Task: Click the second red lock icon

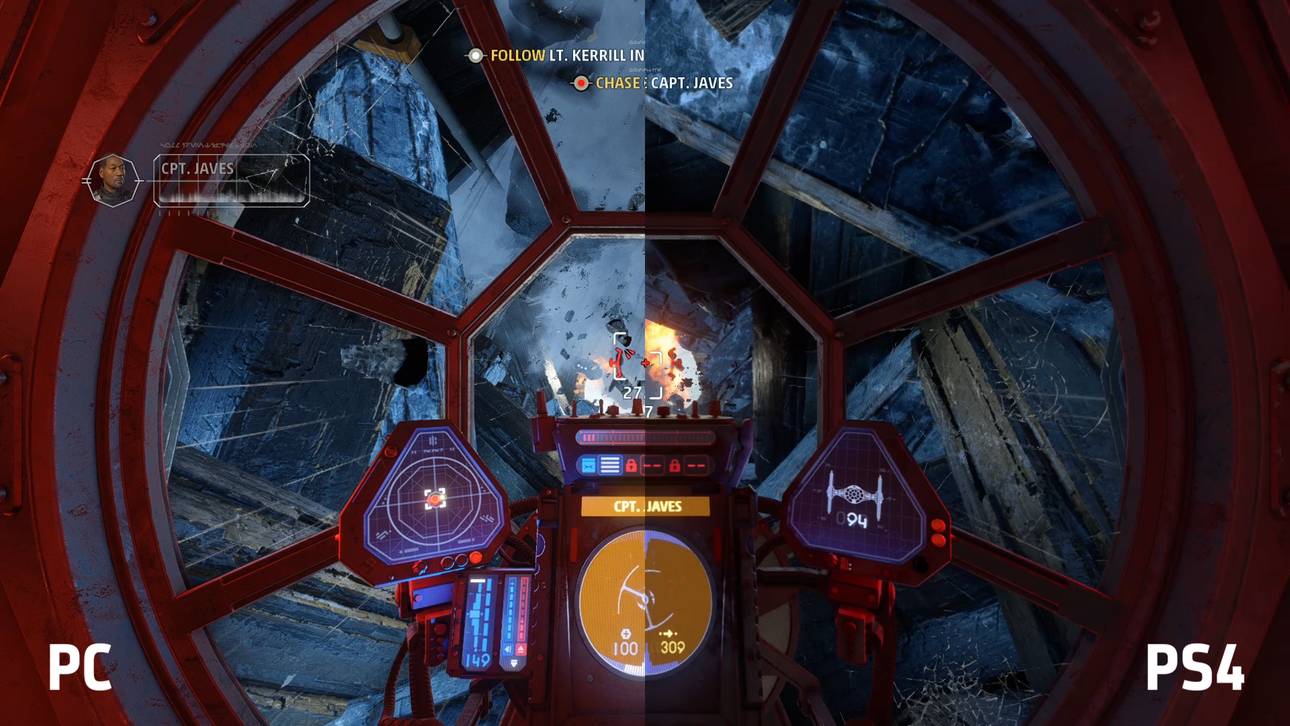Action: [x=676, y=465]
